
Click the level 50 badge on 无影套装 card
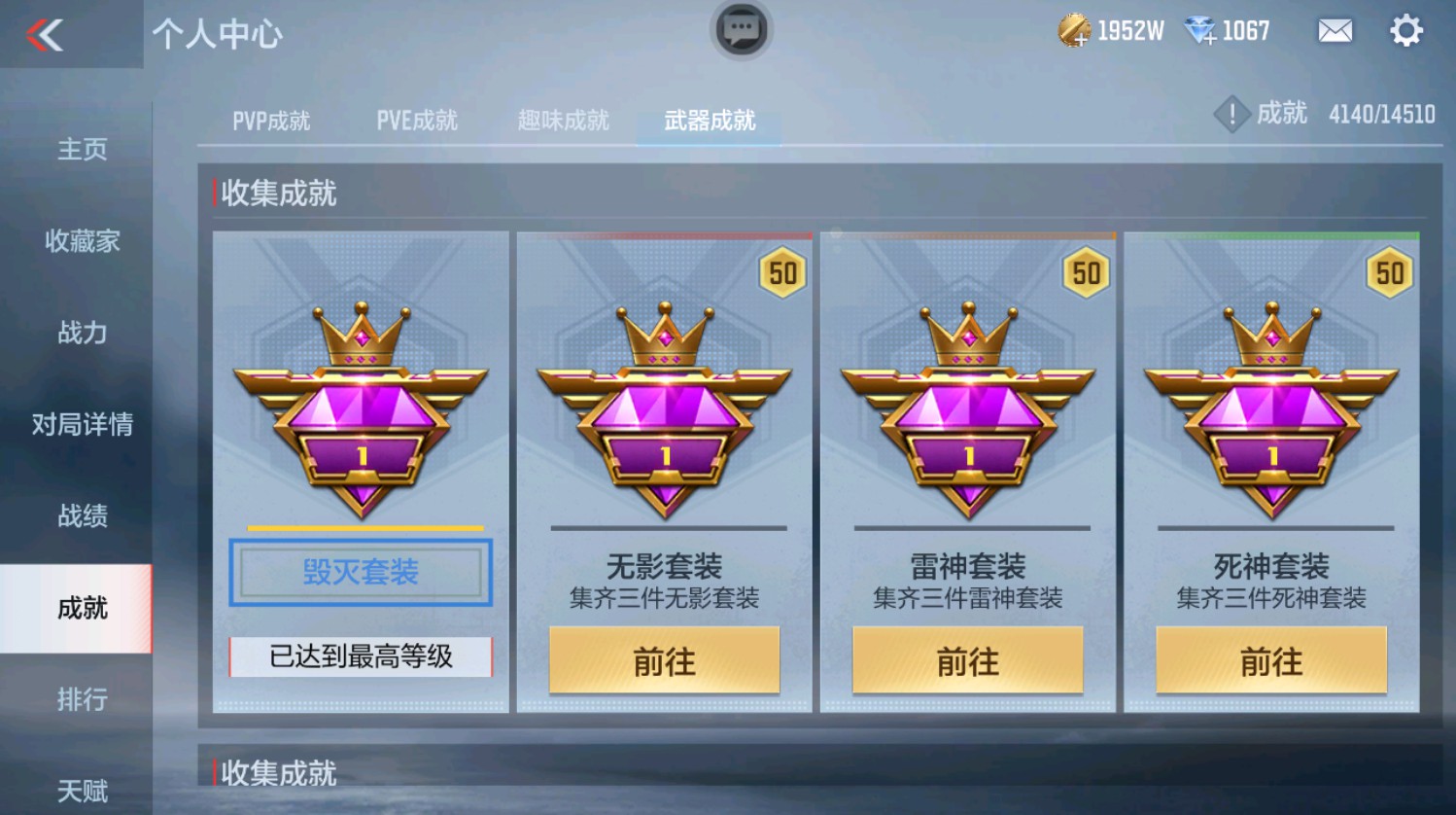(783, 273)
